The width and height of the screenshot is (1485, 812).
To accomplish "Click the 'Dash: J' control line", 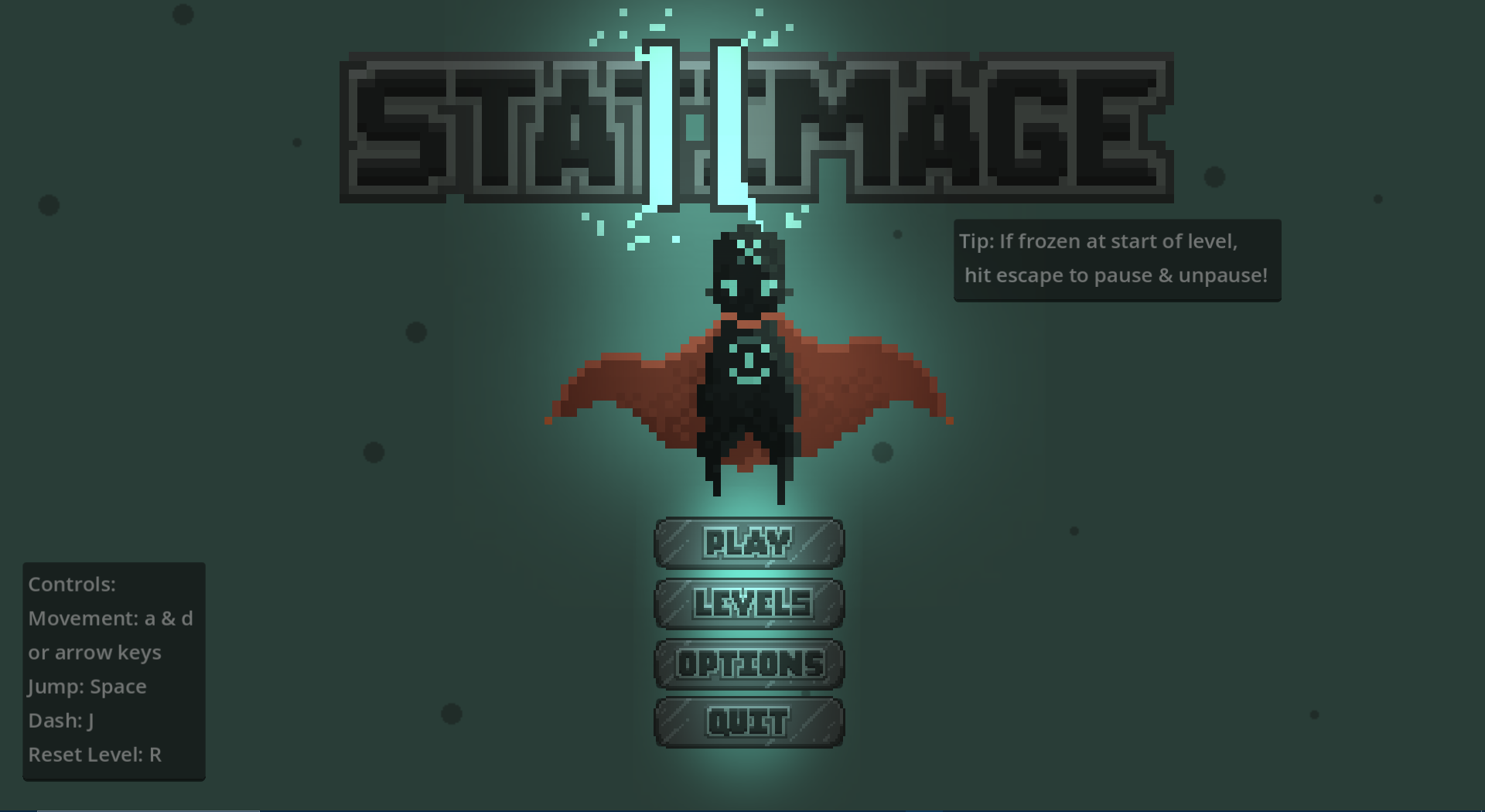I will pyautogui.click(x=60, y=720).
